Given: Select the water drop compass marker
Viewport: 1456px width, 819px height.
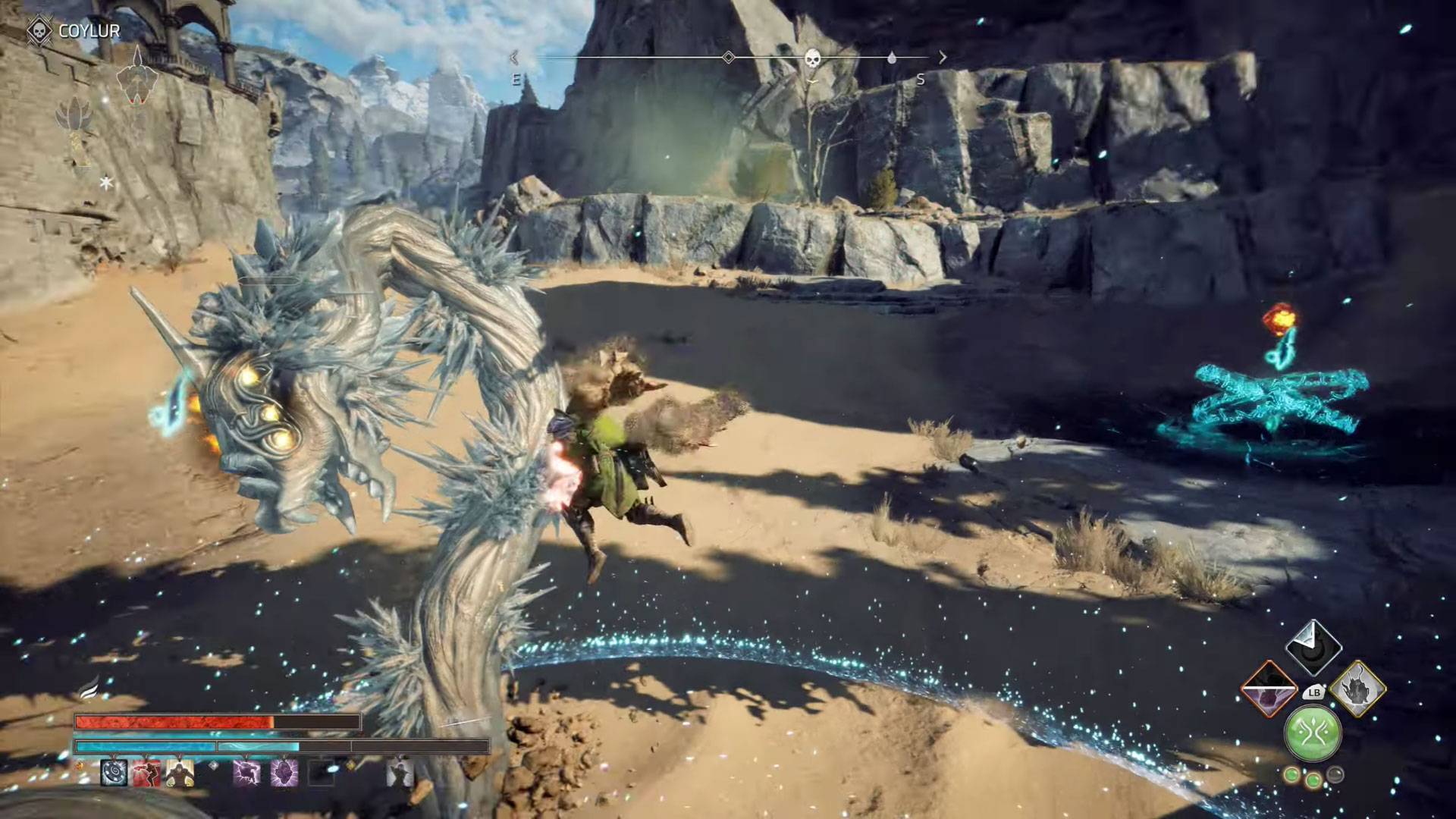Looking at the screenshot, I should pos(892,58).
